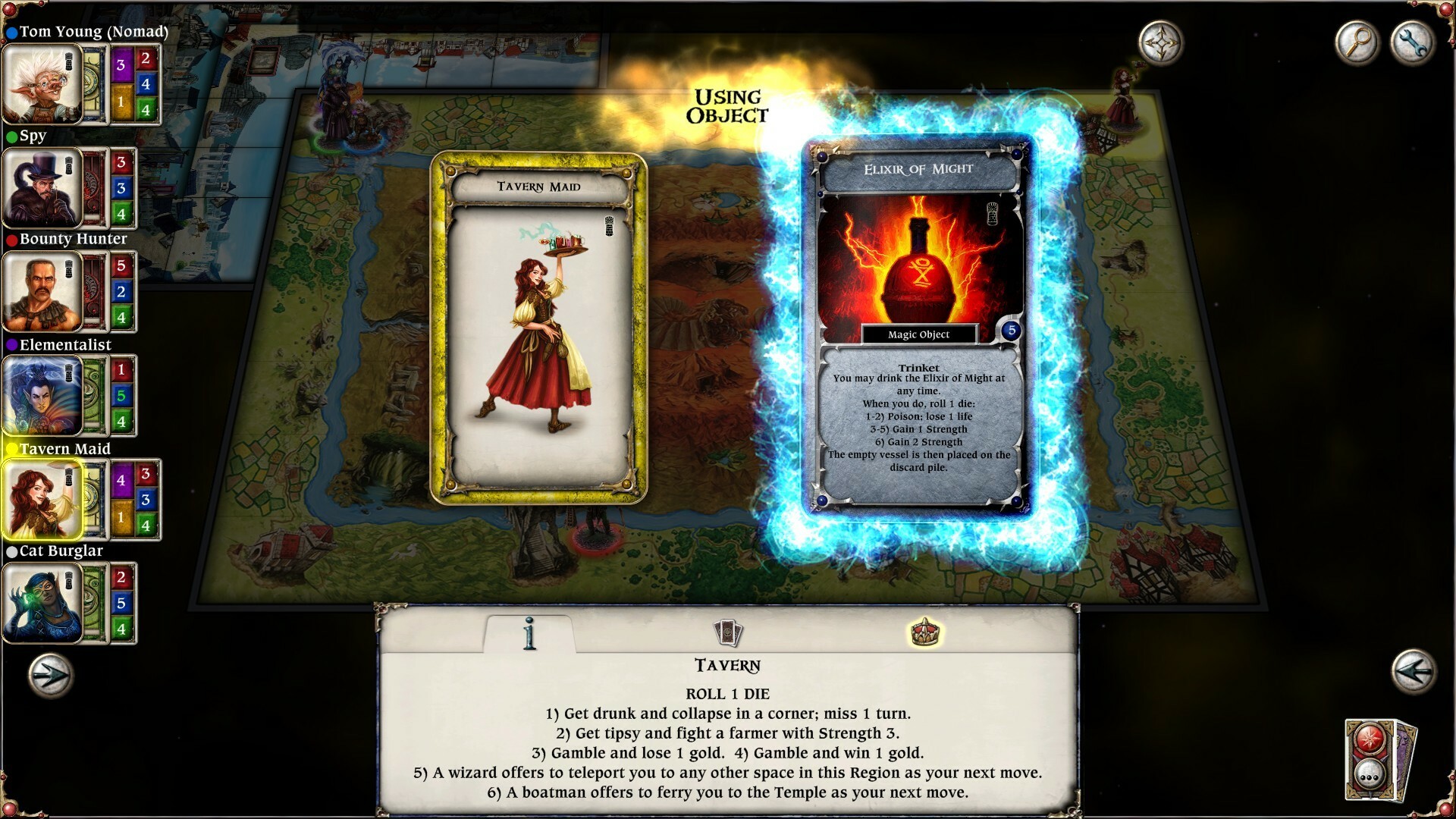Click the Elementalist portrait
Image resolution: width=1456 pixels, height=819 pixels.
coord(42,396)
